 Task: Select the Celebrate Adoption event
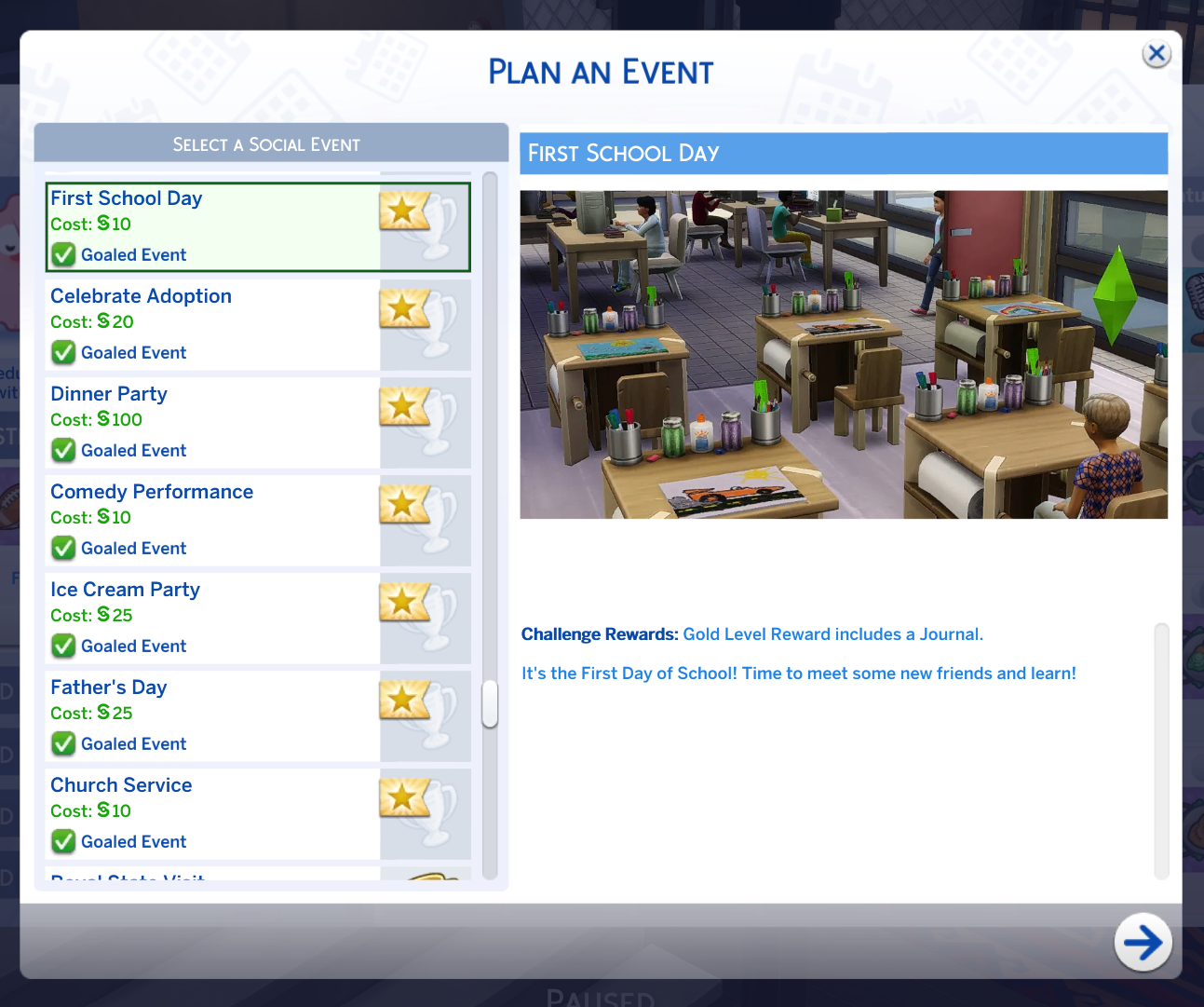(186, 324)
